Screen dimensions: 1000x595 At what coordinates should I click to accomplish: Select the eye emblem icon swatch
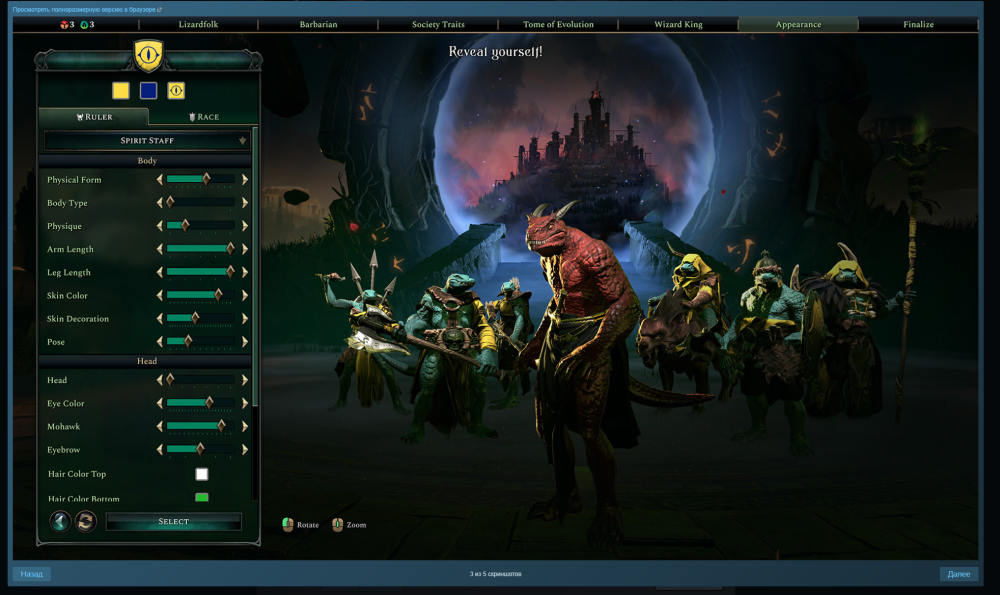[176, 91]
